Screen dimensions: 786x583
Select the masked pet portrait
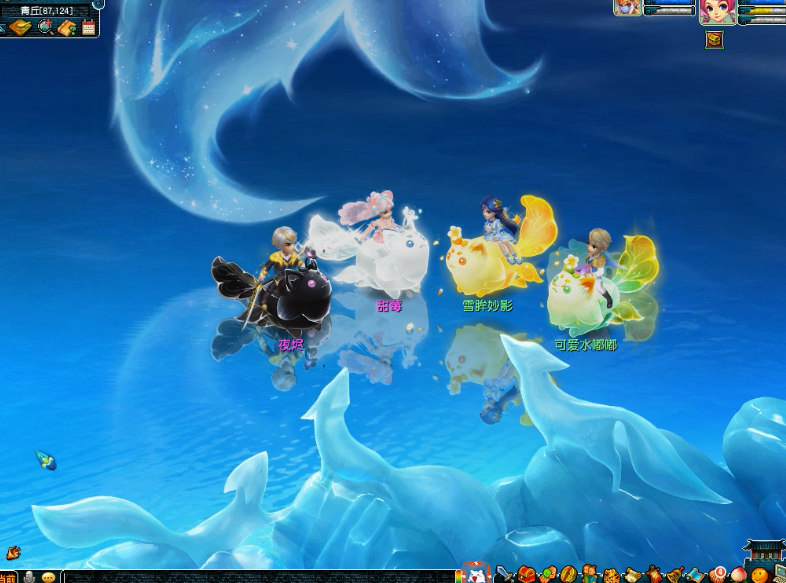click(x=627, y=7)
